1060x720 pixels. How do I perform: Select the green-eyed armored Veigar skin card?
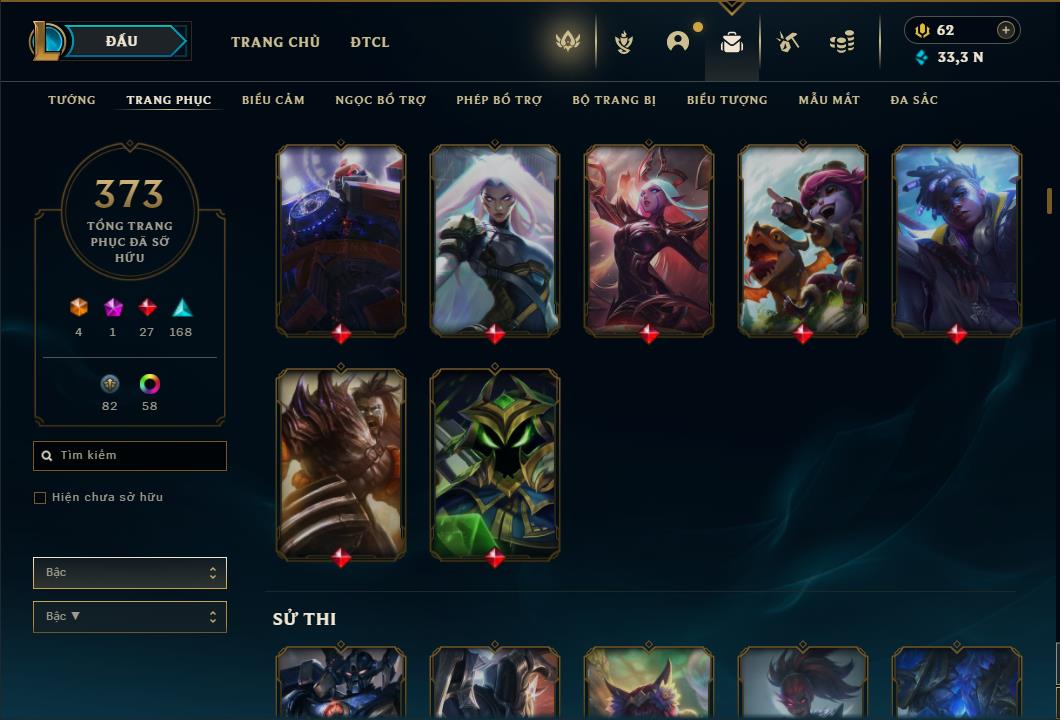(x=495, y=464)
